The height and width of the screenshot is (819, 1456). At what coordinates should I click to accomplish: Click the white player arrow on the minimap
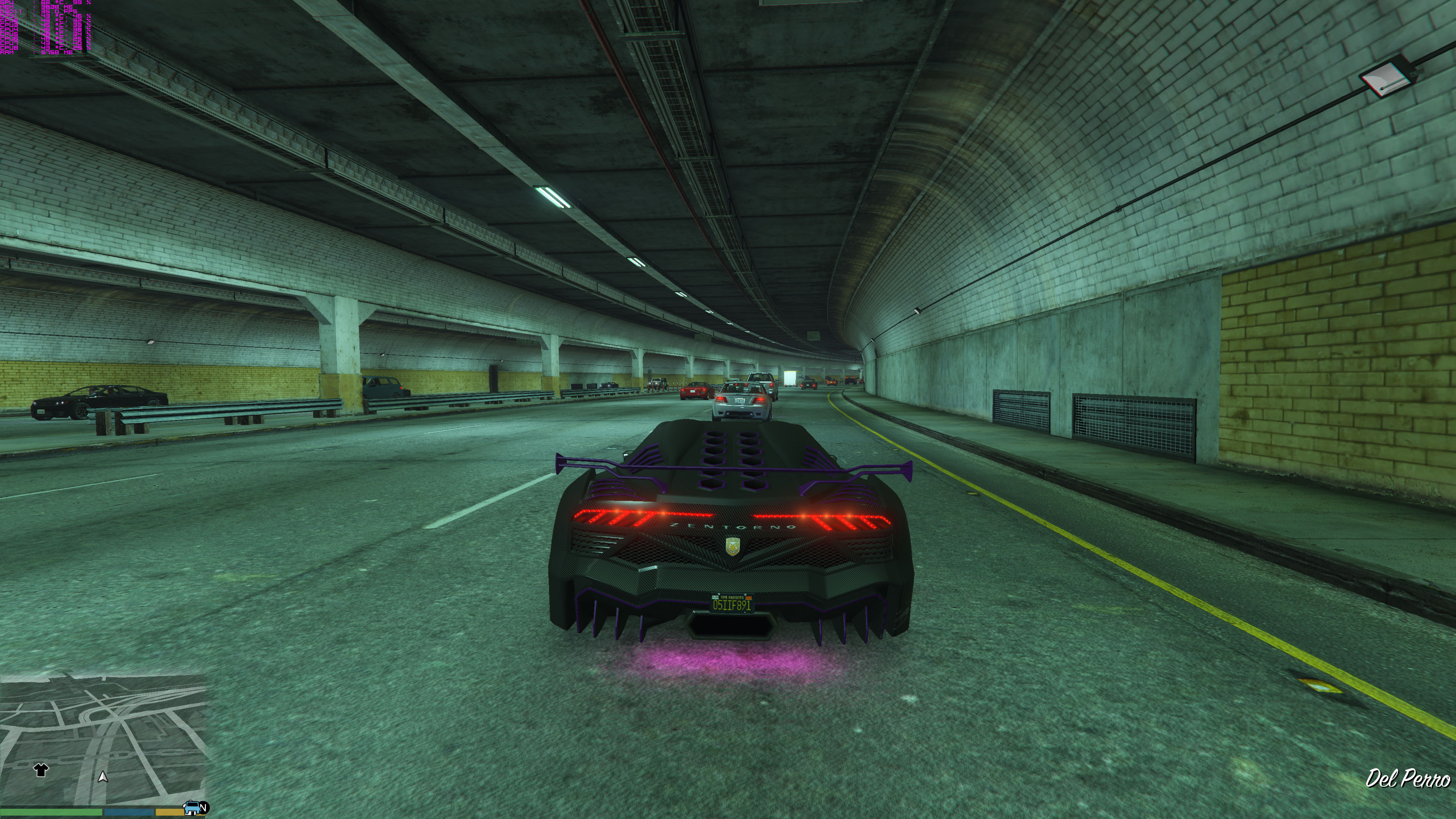[102, 777]
